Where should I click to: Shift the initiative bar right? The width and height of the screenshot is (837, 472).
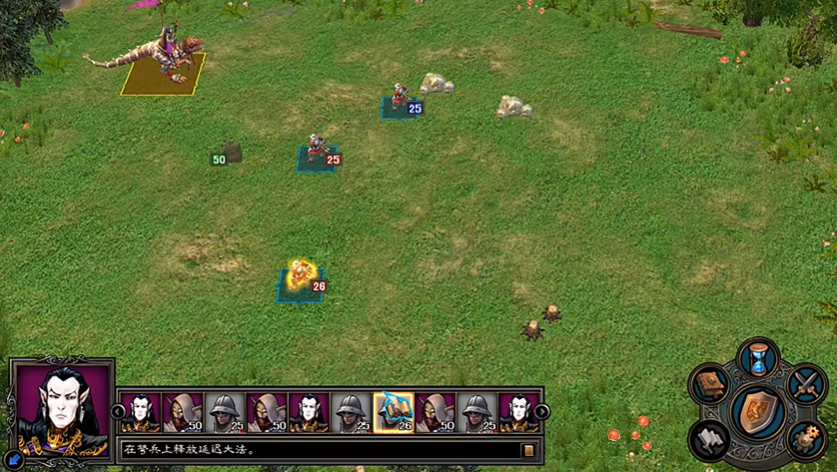543,411
